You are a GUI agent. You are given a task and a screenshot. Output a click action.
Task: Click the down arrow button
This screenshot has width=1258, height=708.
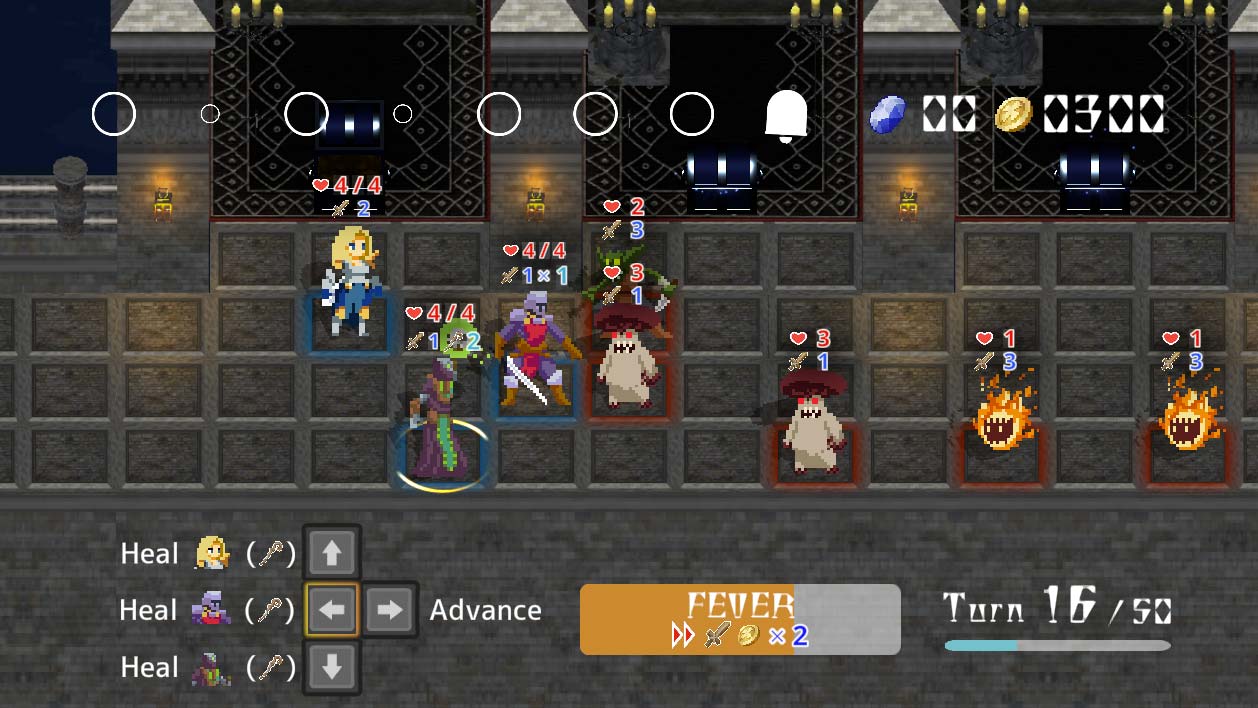pyautogui.click(x=332, y=667)
